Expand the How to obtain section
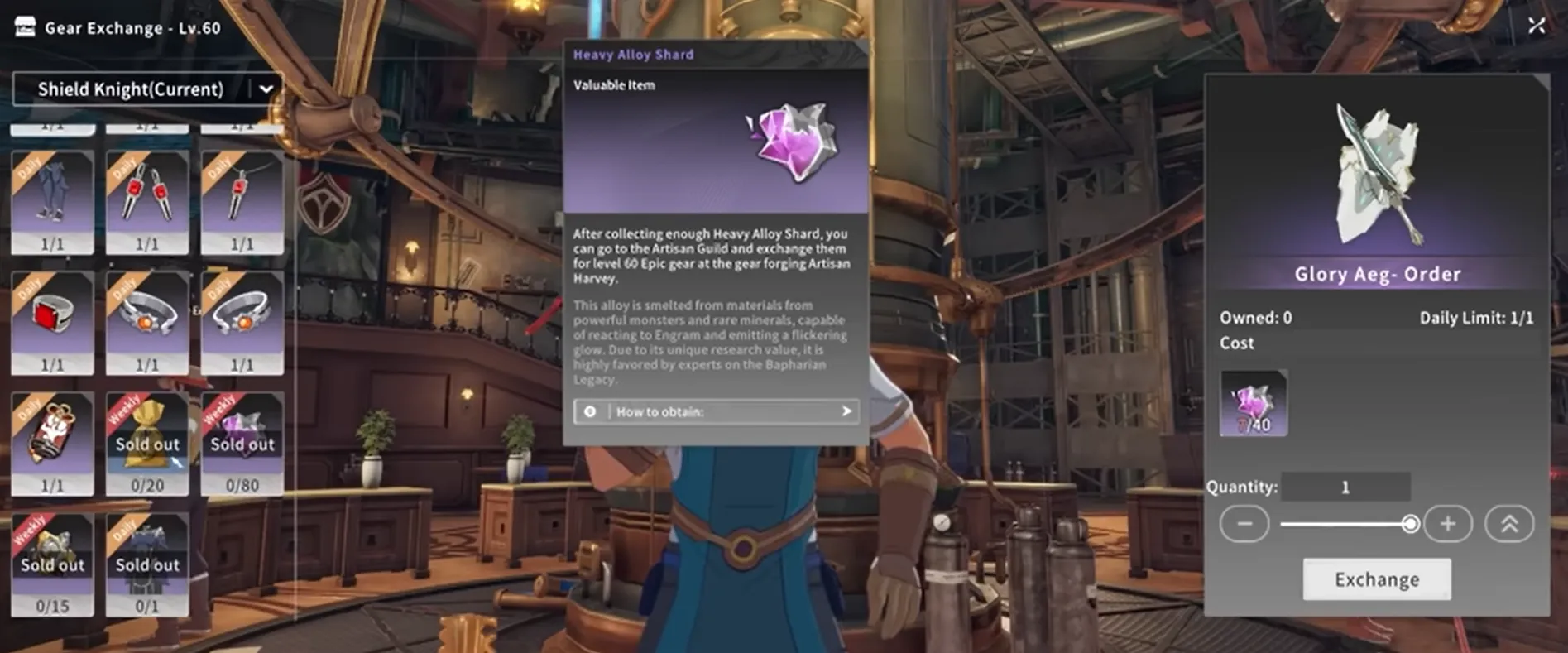1568x653 pixels. pyautogui.click(x=715, y=411)
